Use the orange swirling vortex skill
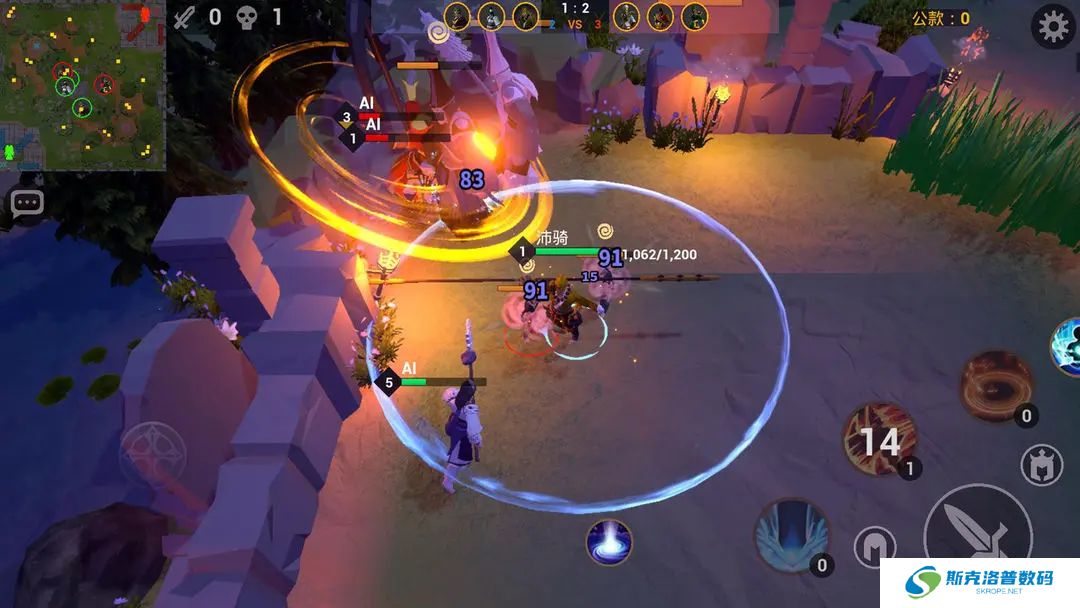Screen dimensions: 1080x608 (996, 385)
